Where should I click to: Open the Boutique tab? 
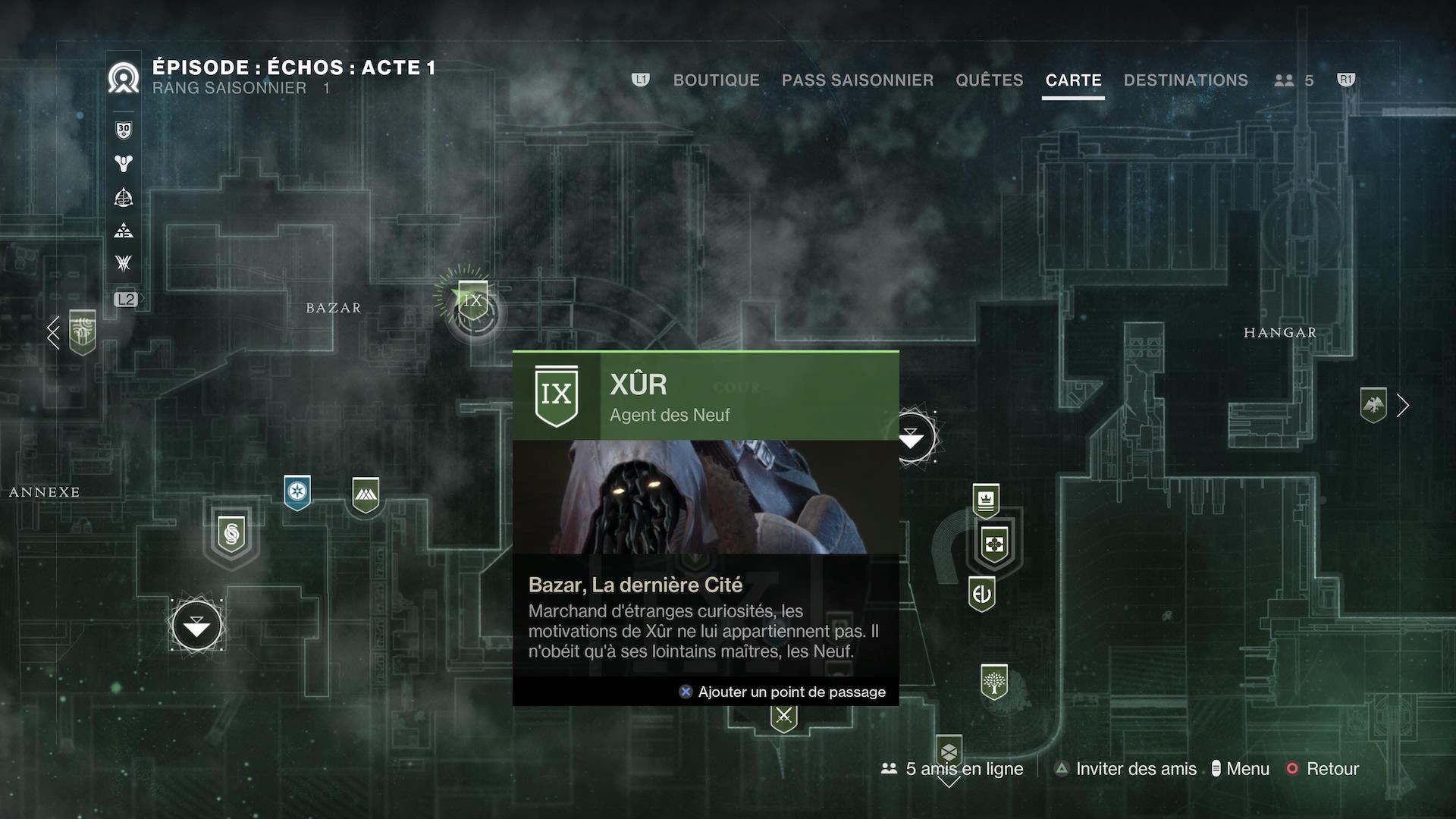click(x=716, y=80)
